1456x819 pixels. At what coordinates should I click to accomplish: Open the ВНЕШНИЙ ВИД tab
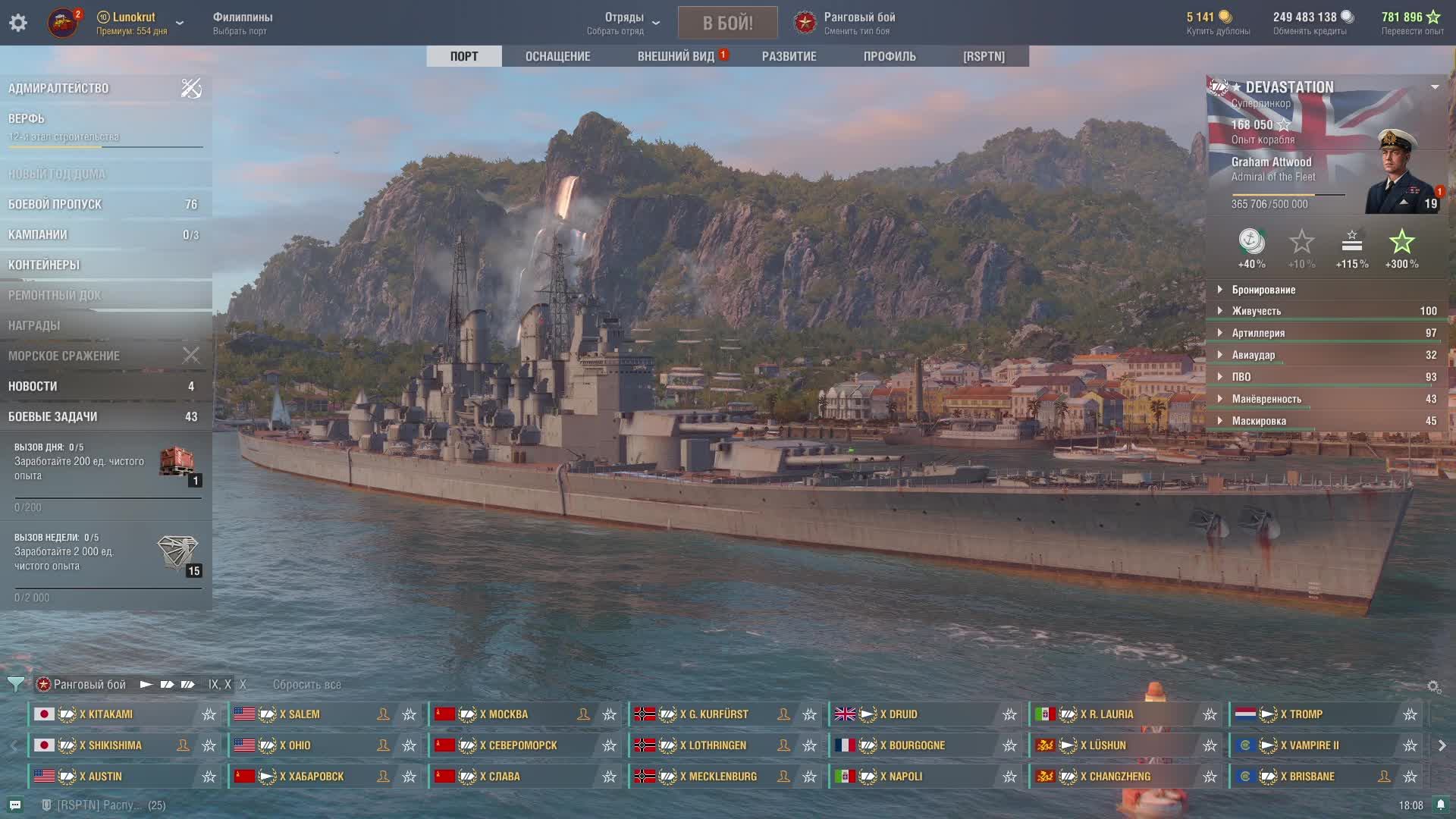[x=676, y=56]
